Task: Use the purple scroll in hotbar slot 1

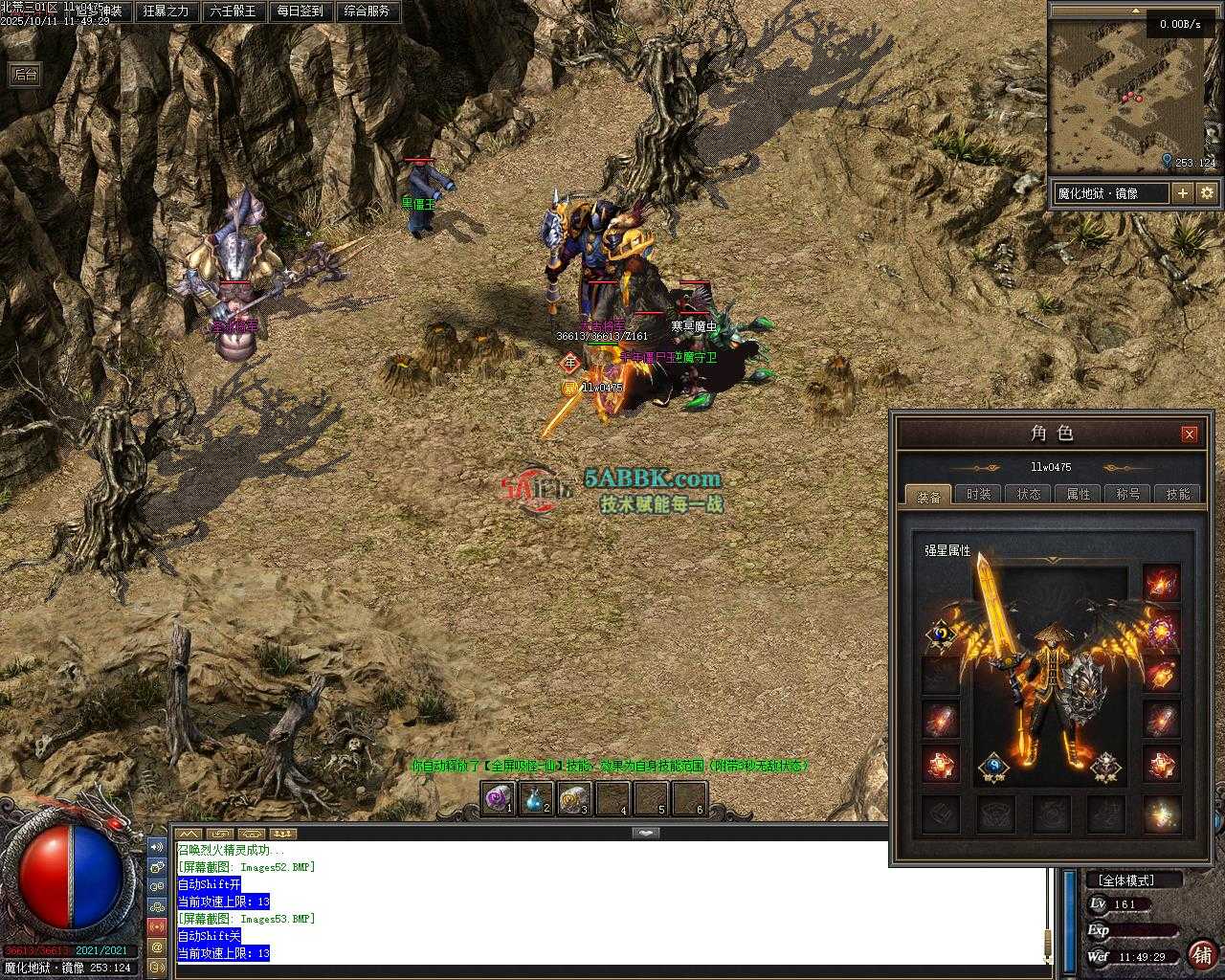Action: [498, 798]
